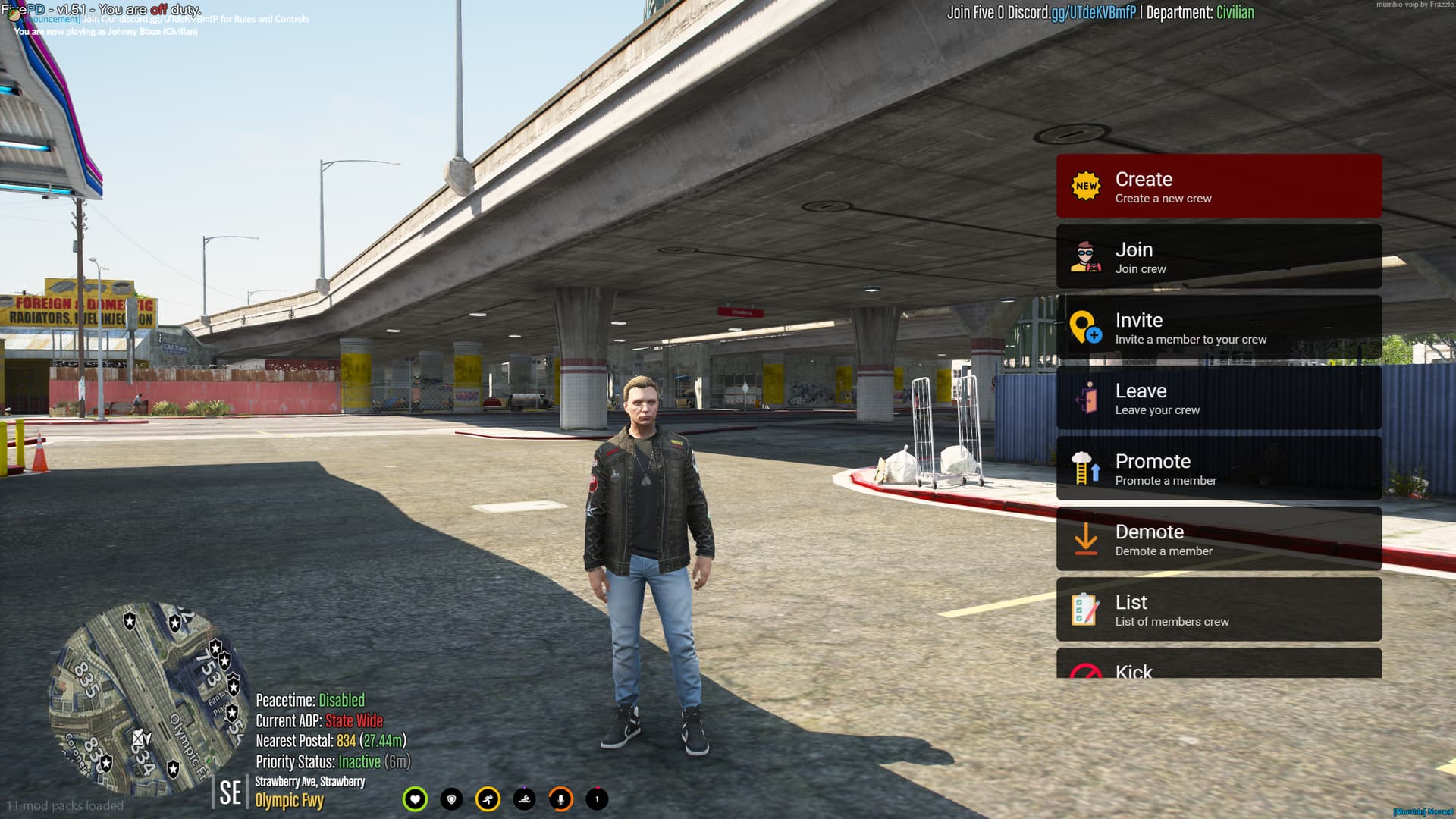Toggle the pink talker count indicator
Image resolution: width=1456 pixels, height=819 pixels.
(x=596, y=799)
